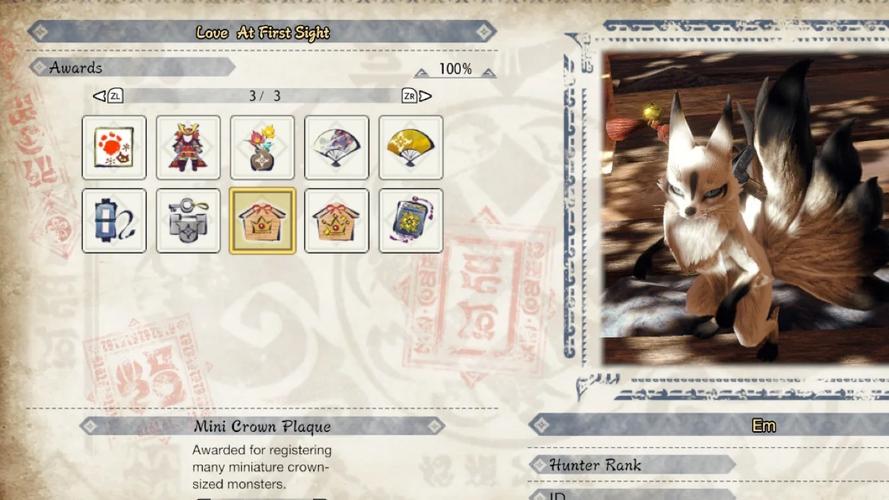The image size is (889, 500).
Task: Select the paw print painting award
Action: (114, 148)
